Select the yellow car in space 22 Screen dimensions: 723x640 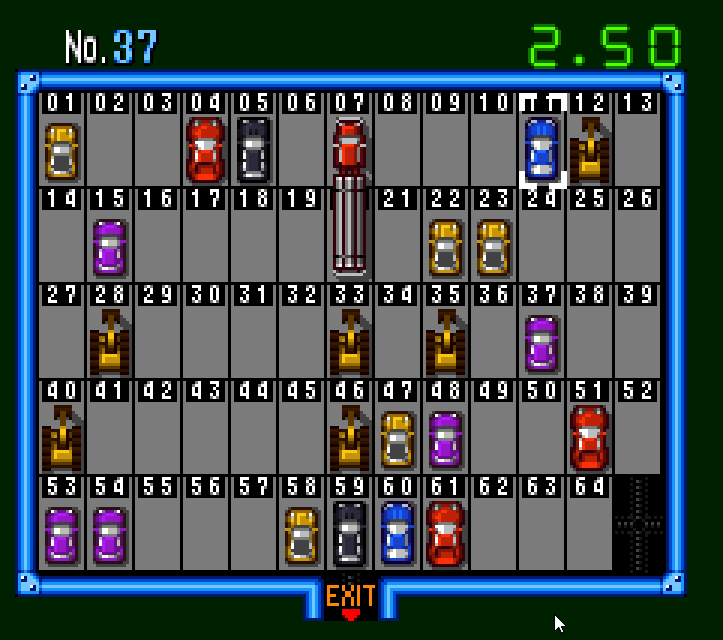445,247
